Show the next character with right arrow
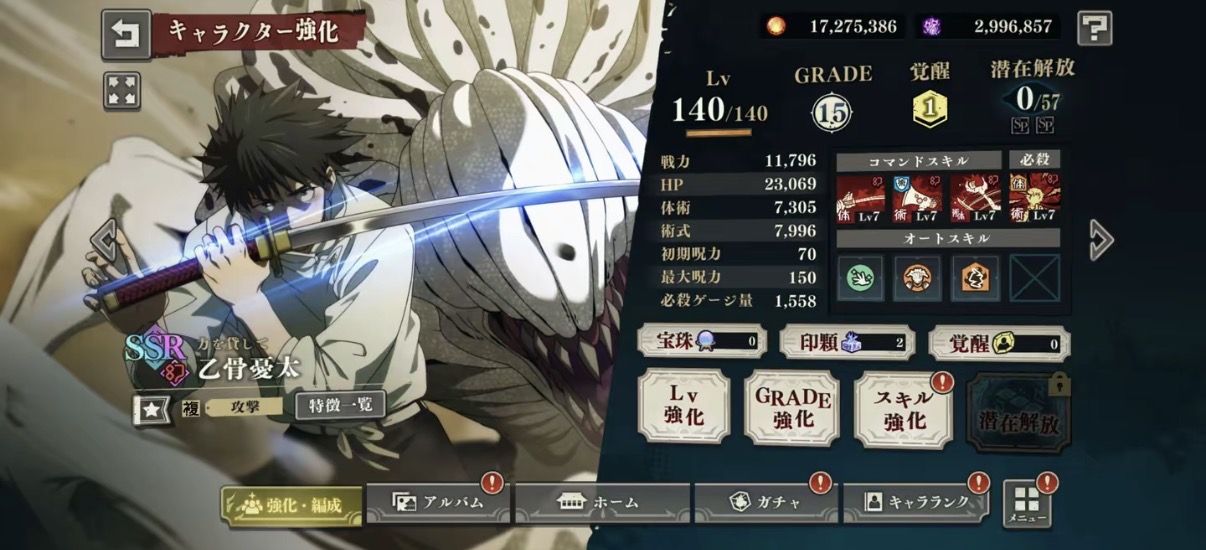The width and height of the screenshot is (1206, 550). point(1101,239)
